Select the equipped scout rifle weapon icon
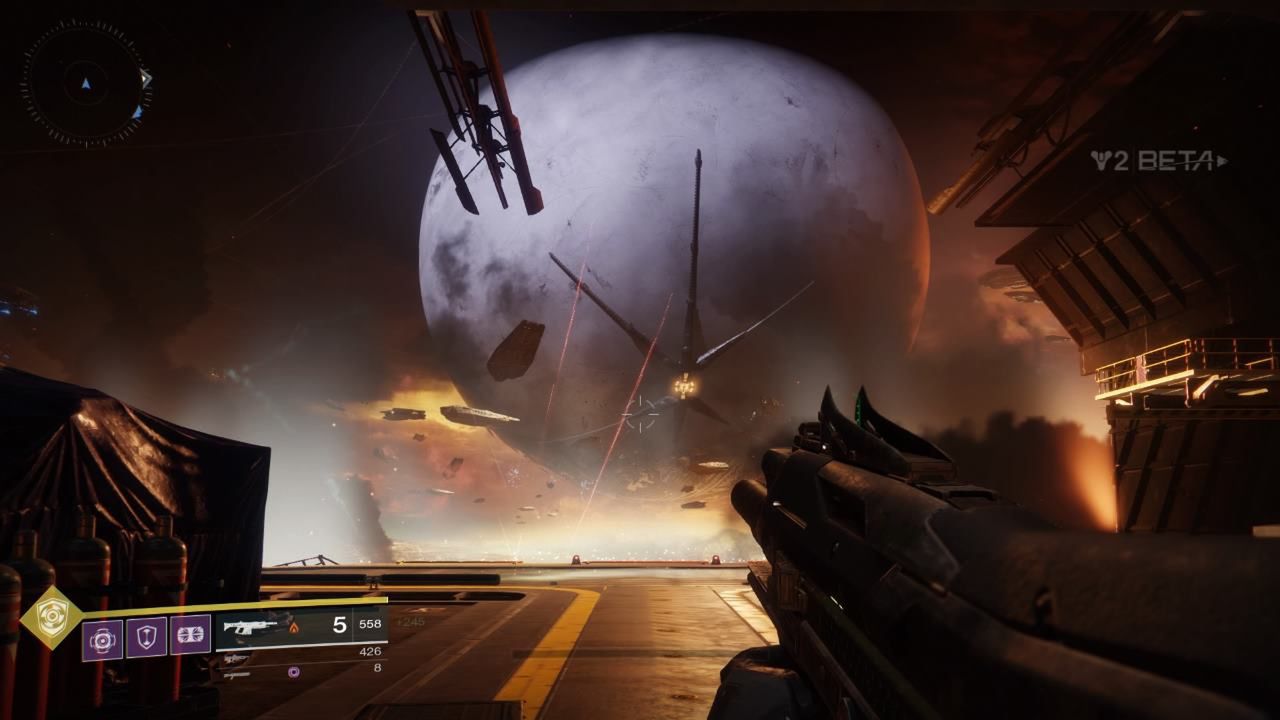This screenshot has width=1280, height=720. pyautogui.click(x=250, y=627)
